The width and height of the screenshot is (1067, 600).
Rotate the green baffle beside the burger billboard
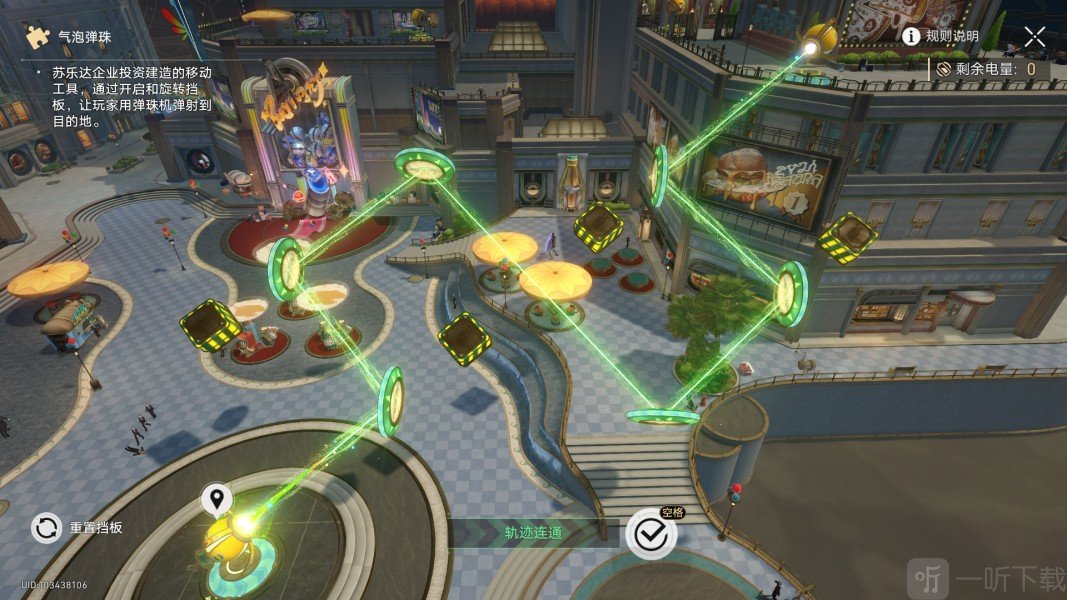(x=660, y=175)
